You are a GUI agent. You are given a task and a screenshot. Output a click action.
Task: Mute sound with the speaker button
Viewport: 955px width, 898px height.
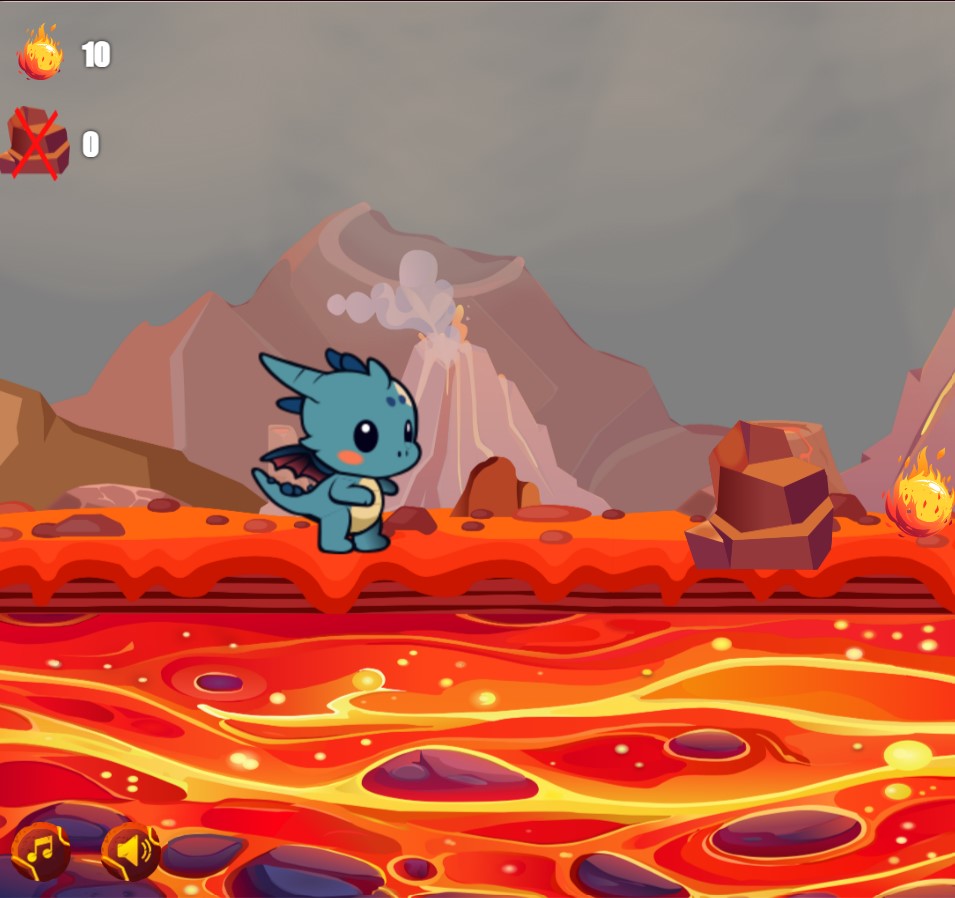[131, 852]
